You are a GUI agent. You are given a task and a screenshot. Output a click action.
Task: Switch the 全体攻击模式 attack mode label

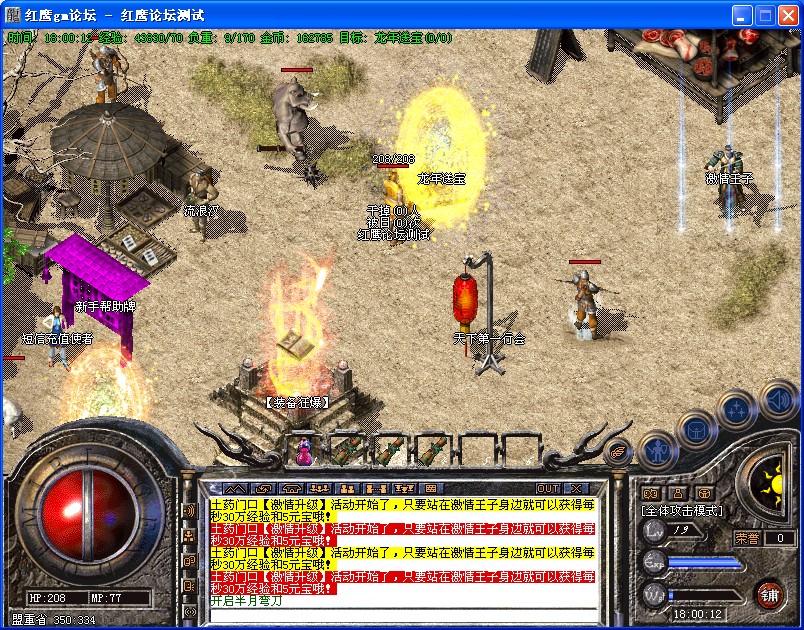tap(682, 511)
